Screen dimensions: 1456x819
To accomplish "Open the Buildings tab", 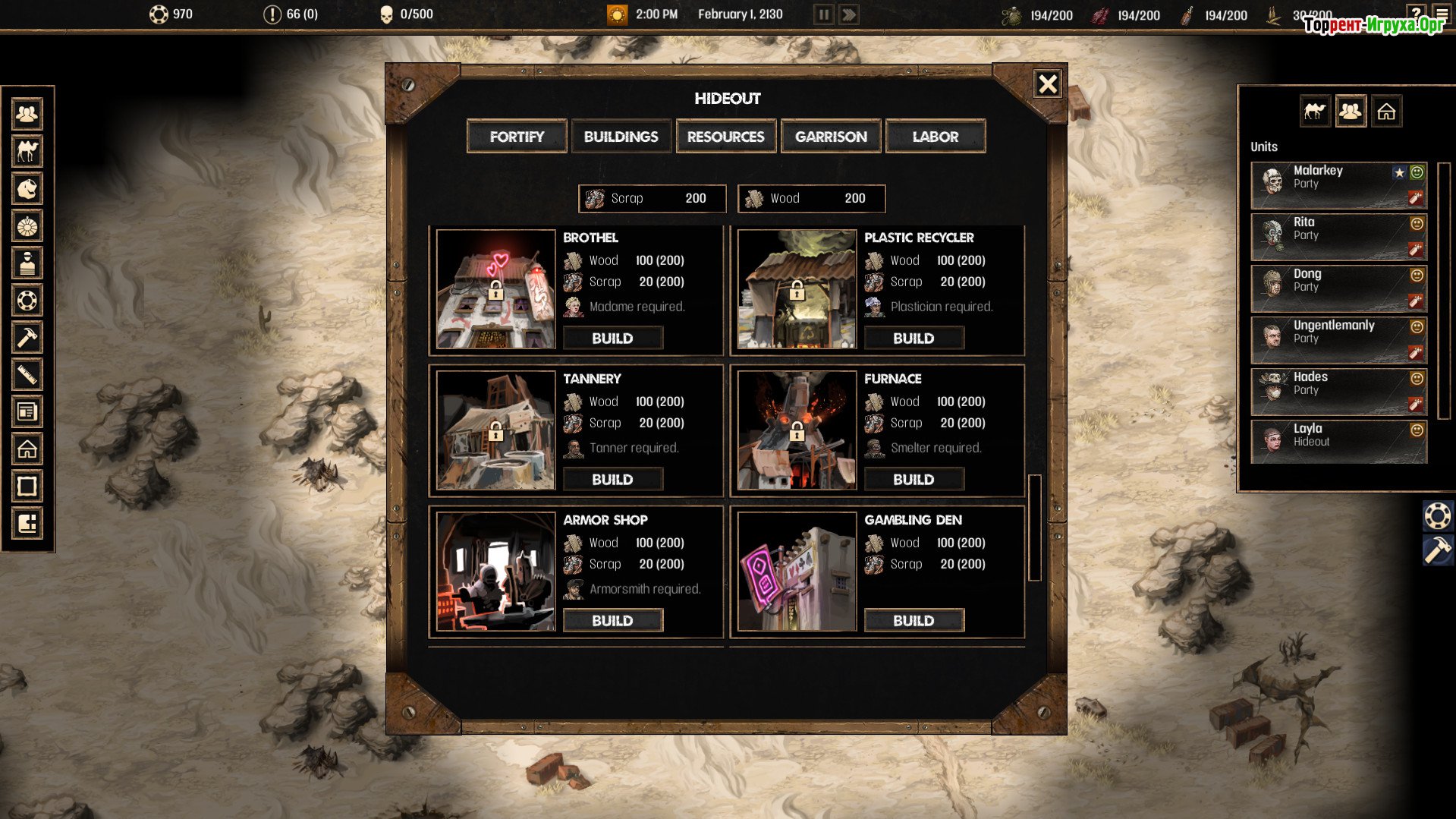I will pos(621,137).
